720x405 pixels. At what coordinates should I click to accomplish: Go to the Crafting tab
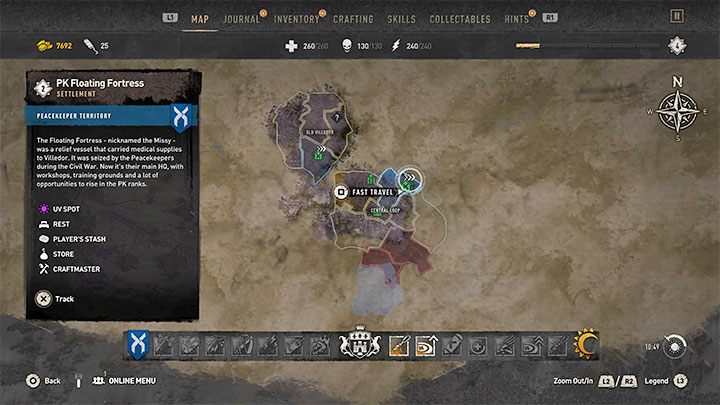(353, 18)
